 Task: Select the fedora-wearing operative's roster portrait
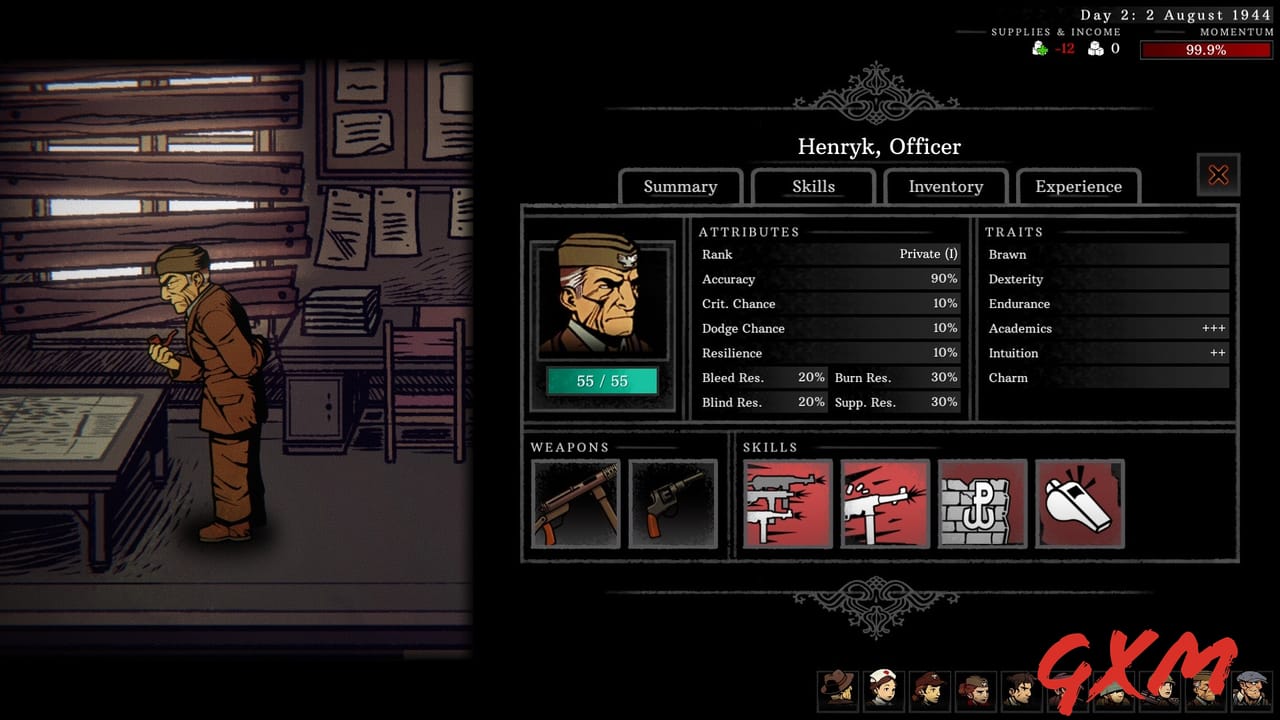coord(838,690)
